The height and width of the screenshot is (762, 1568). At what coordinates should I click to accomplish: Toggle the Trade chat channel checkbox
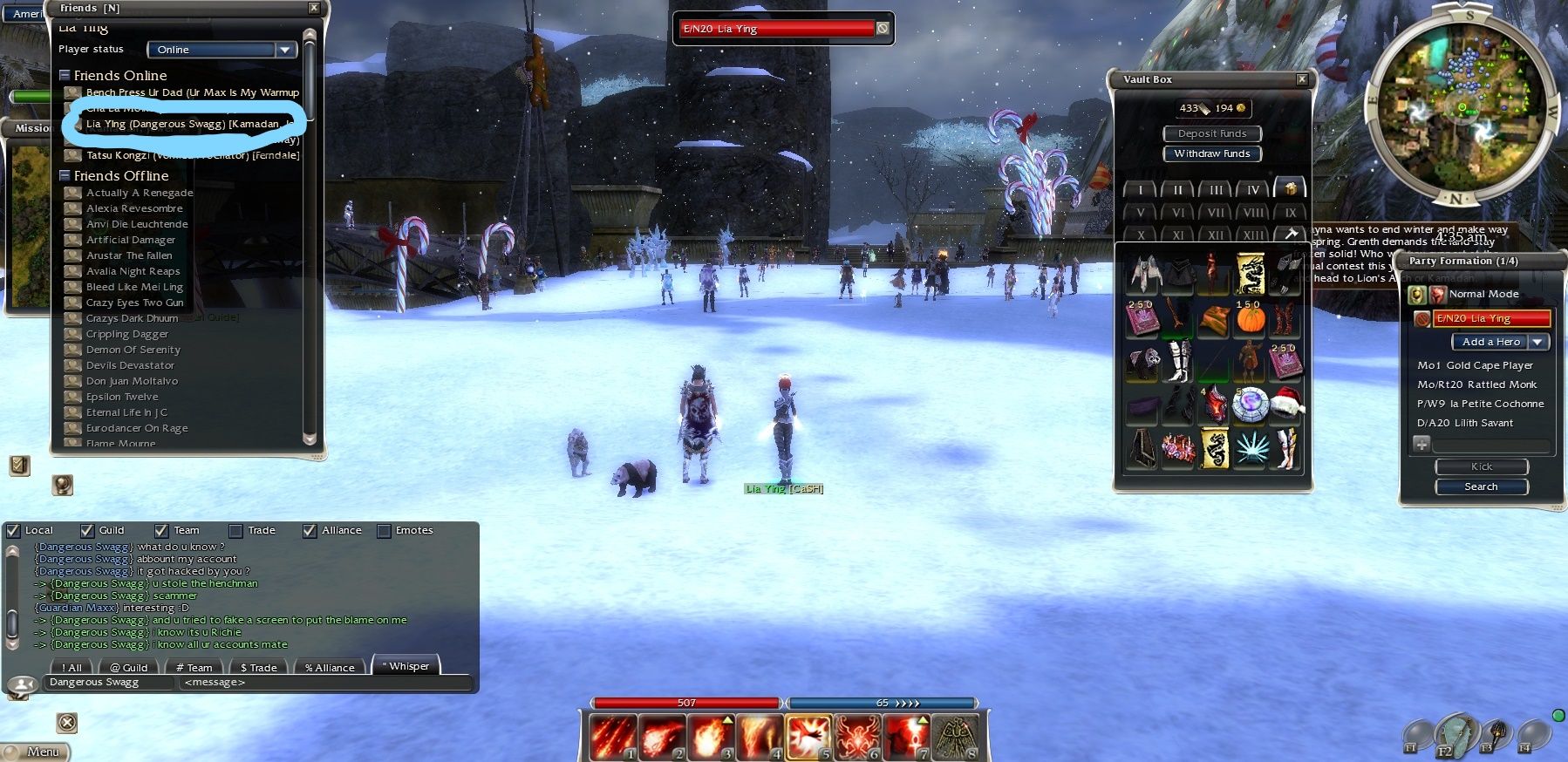click(235, 530)
